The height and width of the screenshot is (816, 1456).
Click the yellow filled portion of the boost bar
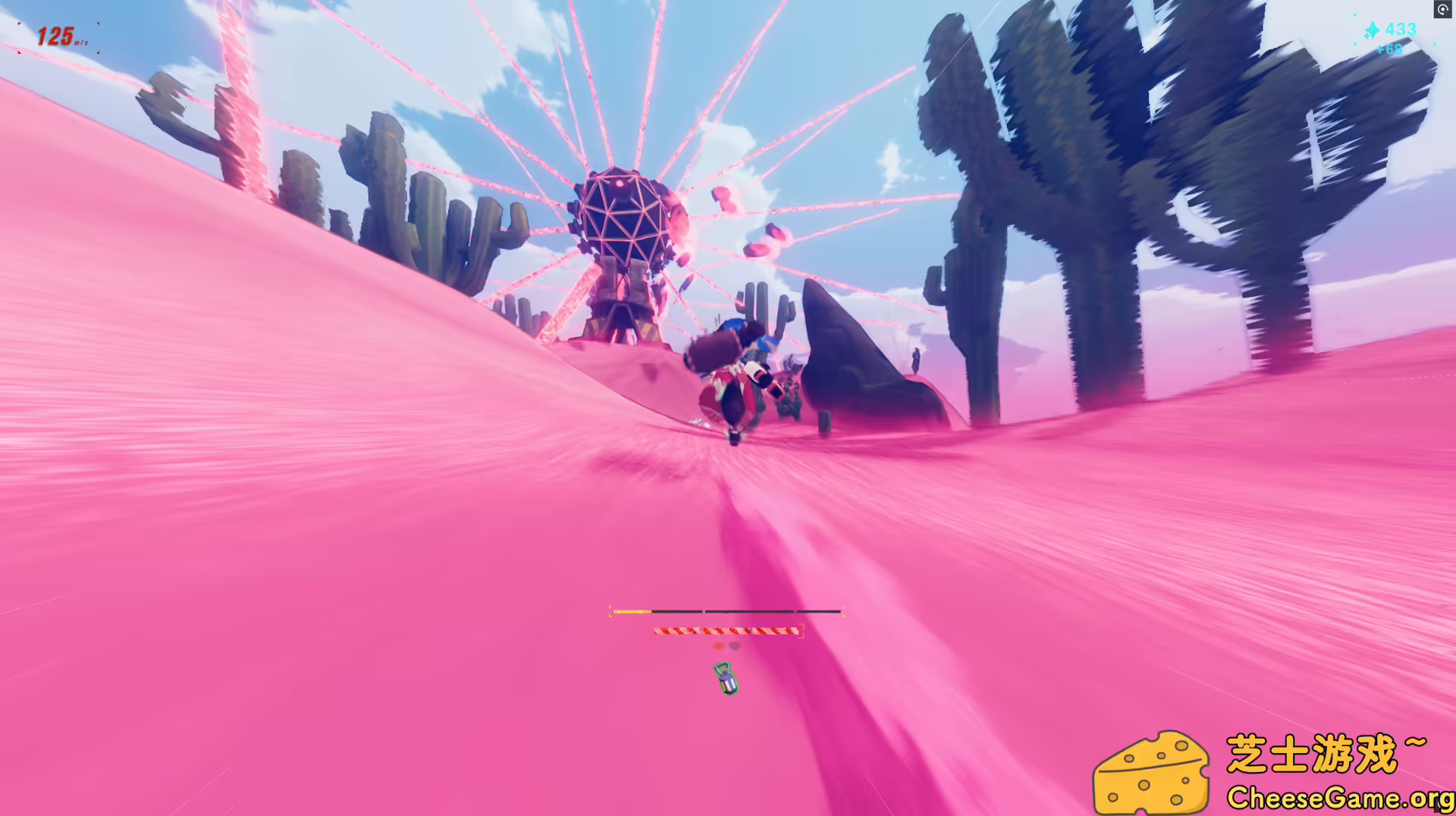pos(631,611)
